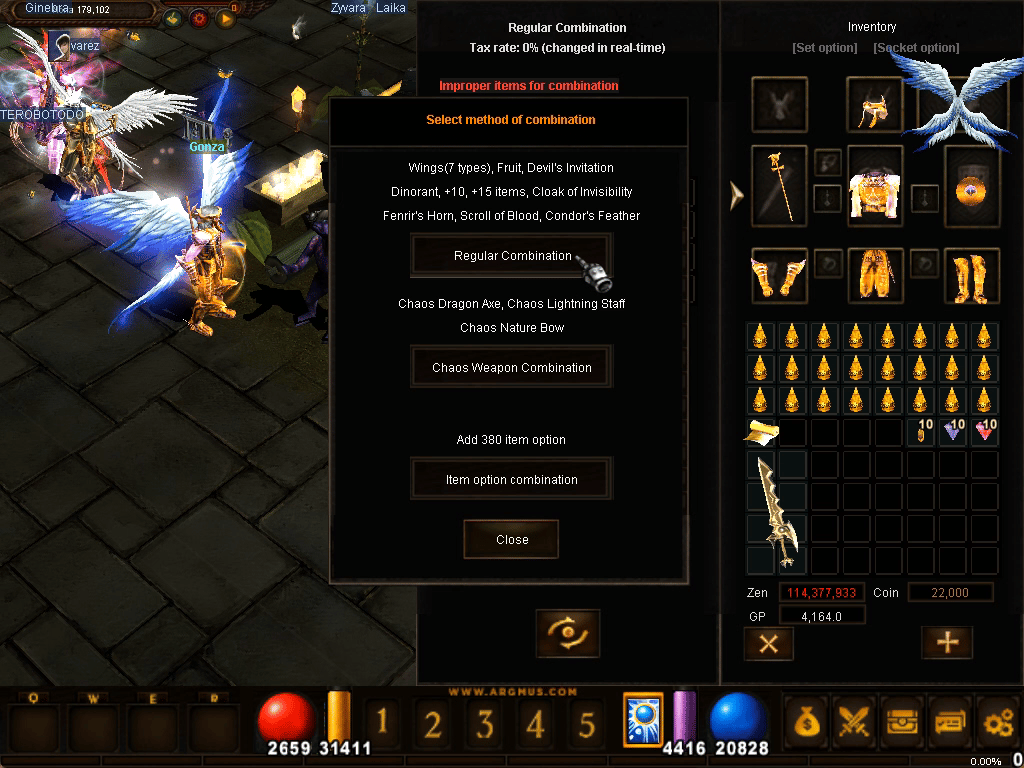The width and height of the screenshot is (1024, 768).
Task: Select the equipped golden helmet slot
Action: [x=875, y=103]
